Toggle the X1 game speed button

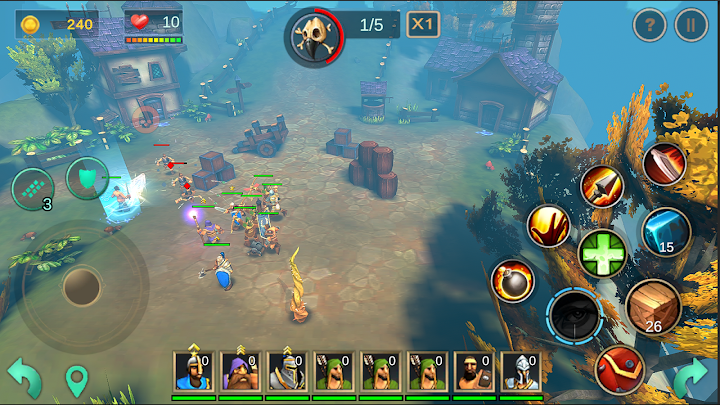point(423,24)
